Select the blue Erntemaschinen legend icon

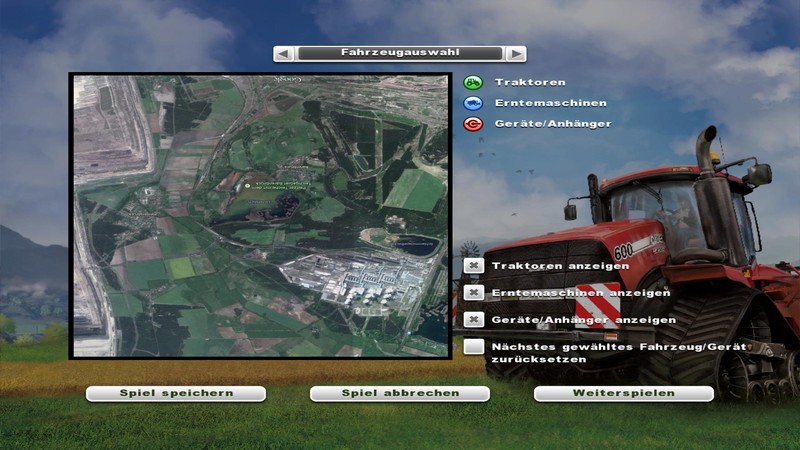pos(474,103)
